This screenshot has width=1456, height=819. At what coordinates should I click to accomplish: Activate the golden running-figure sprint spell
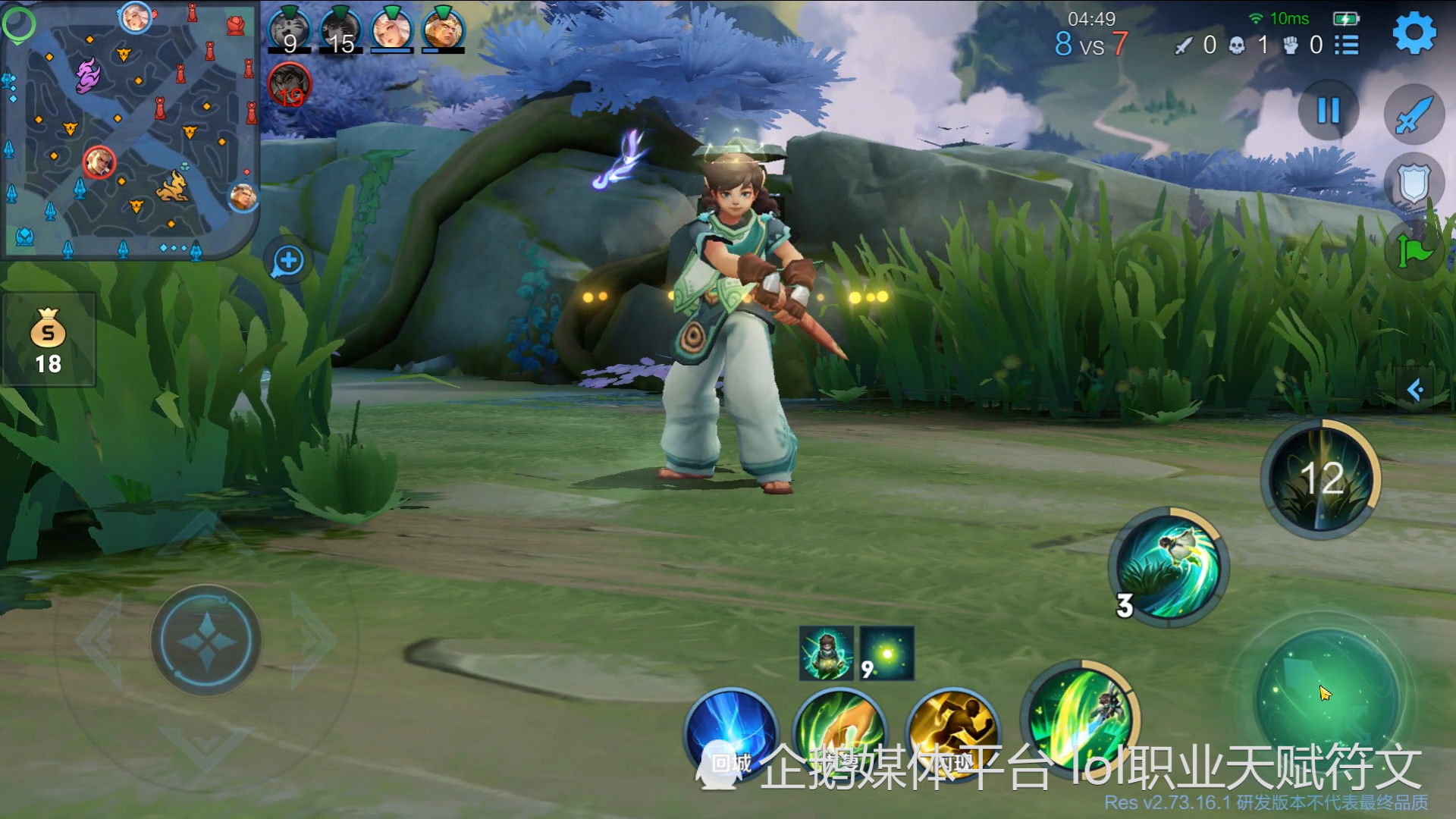click(x=952, y=734)
